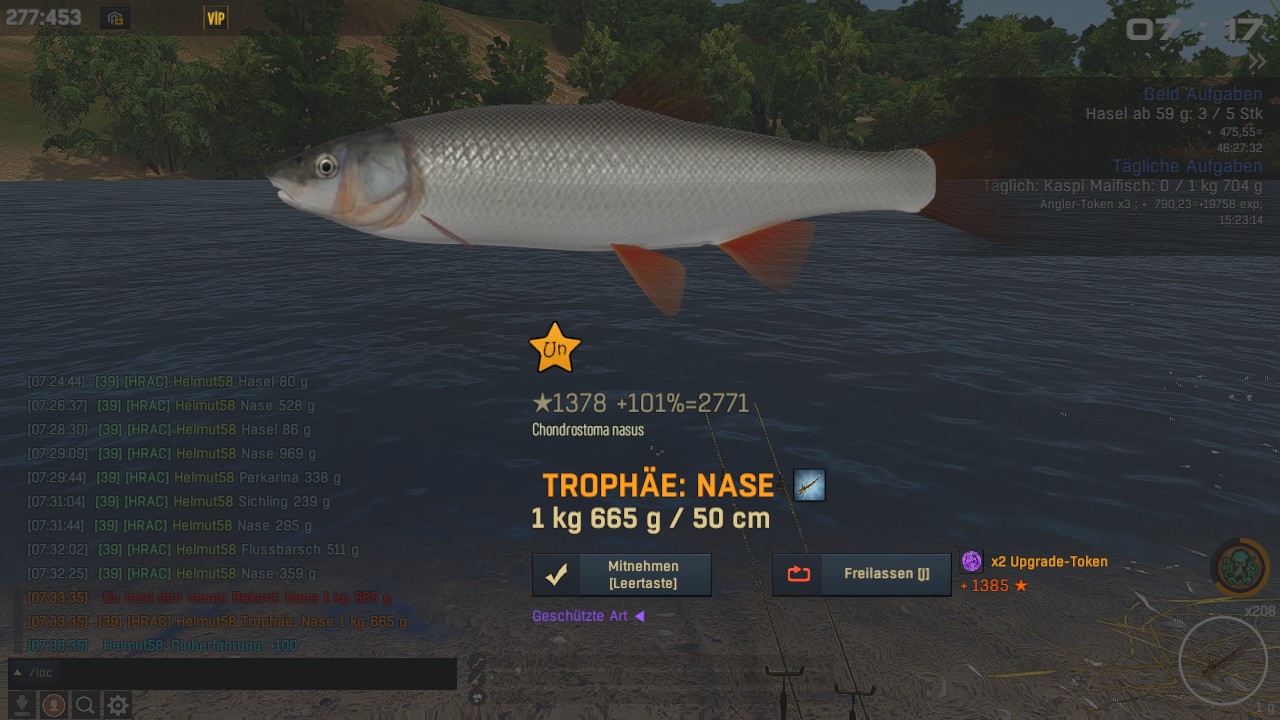Click the chat input field
This screenshot has height=720, width=1280.
[240, 673]
